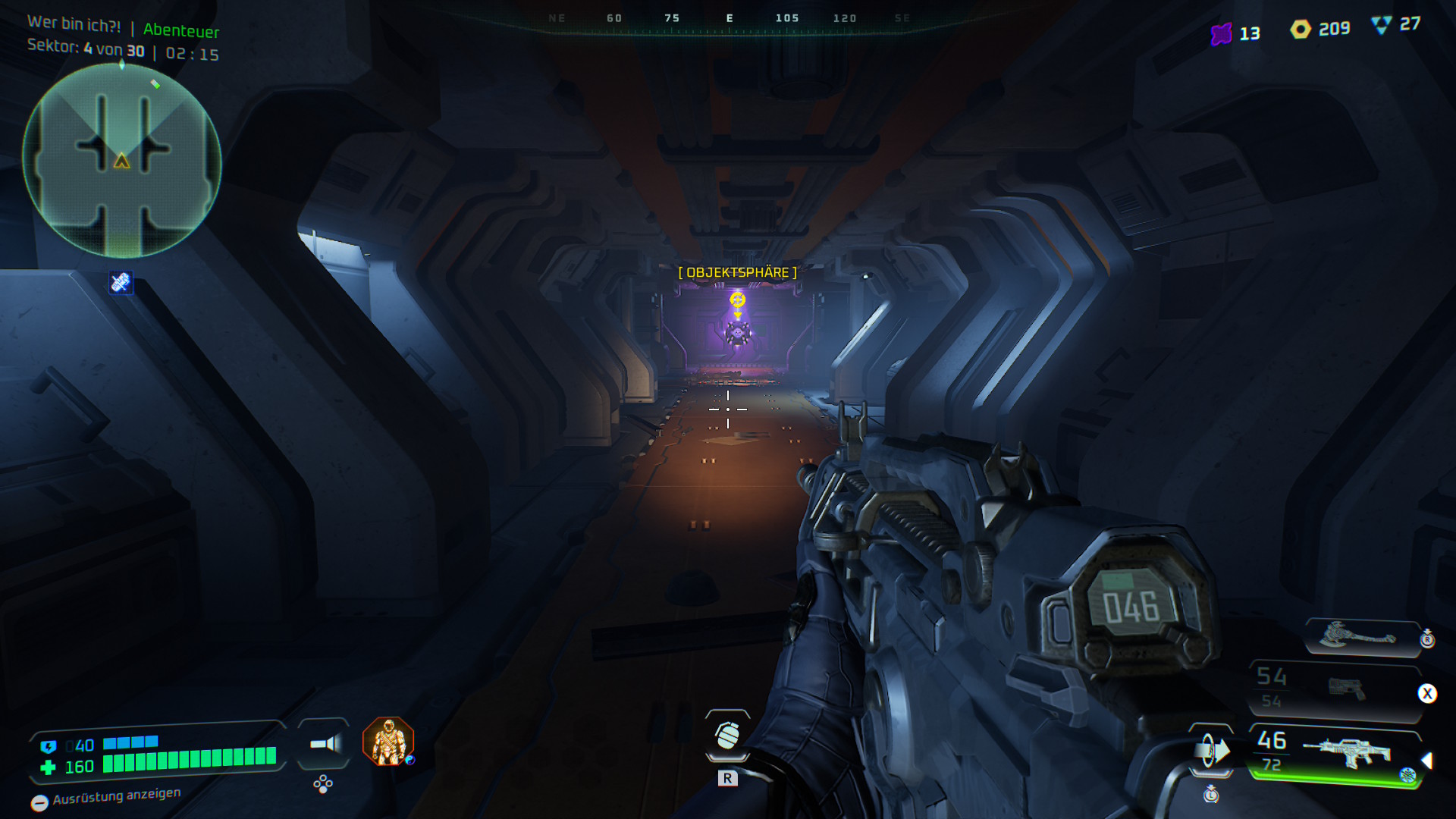Activate the dash ability icon

pos(1211,751)
